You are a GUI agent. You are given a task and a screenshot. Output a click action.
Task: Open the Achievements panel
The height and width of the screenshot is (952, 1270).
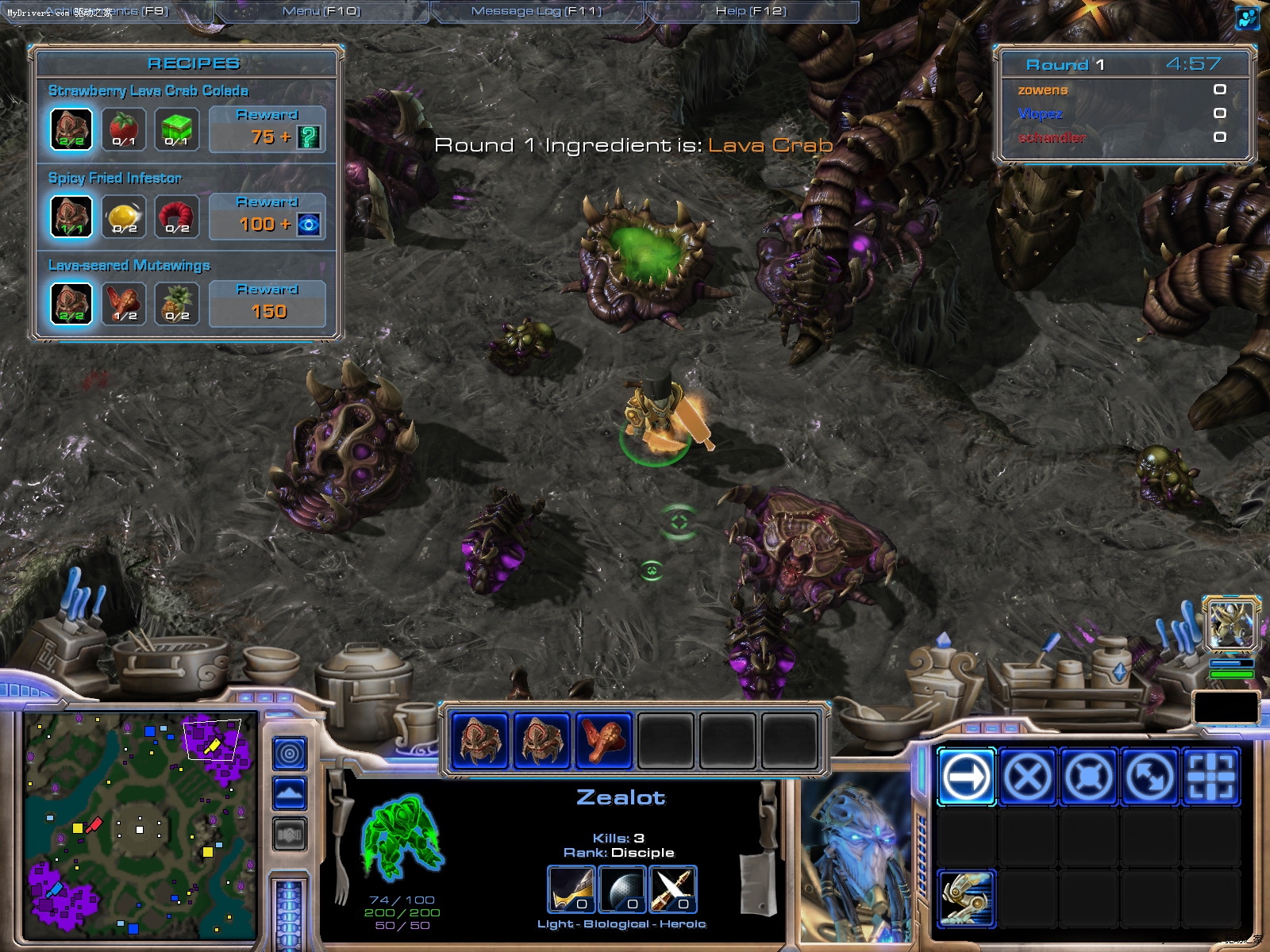coord(107,11)
